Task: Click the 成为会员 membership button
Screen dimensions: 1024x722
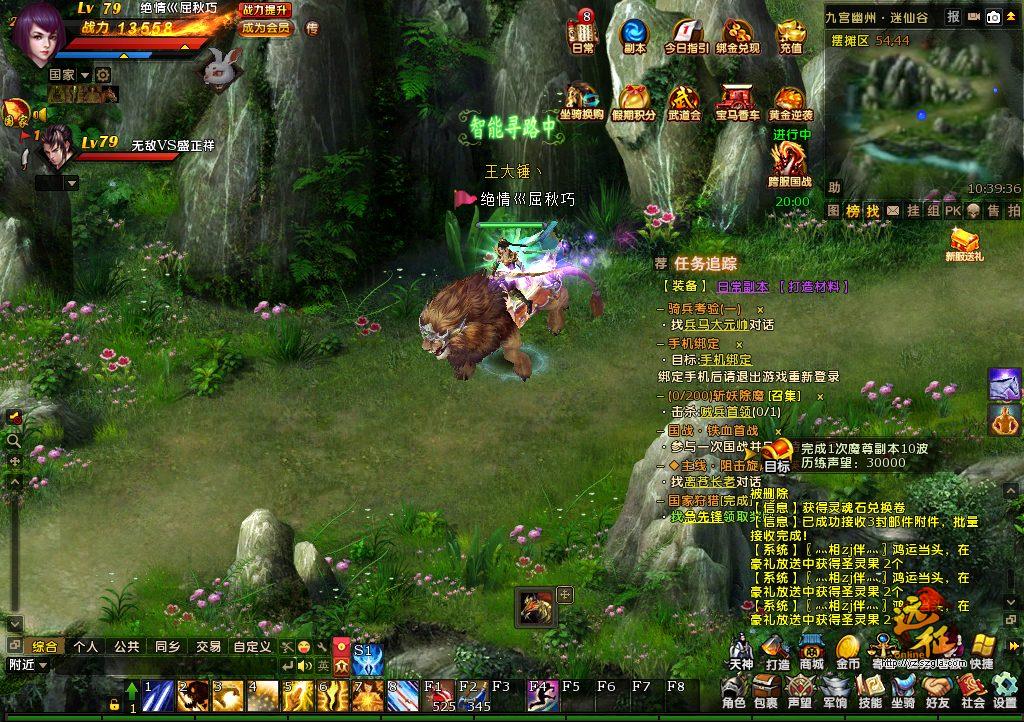Action: click(x=266, y=28)
